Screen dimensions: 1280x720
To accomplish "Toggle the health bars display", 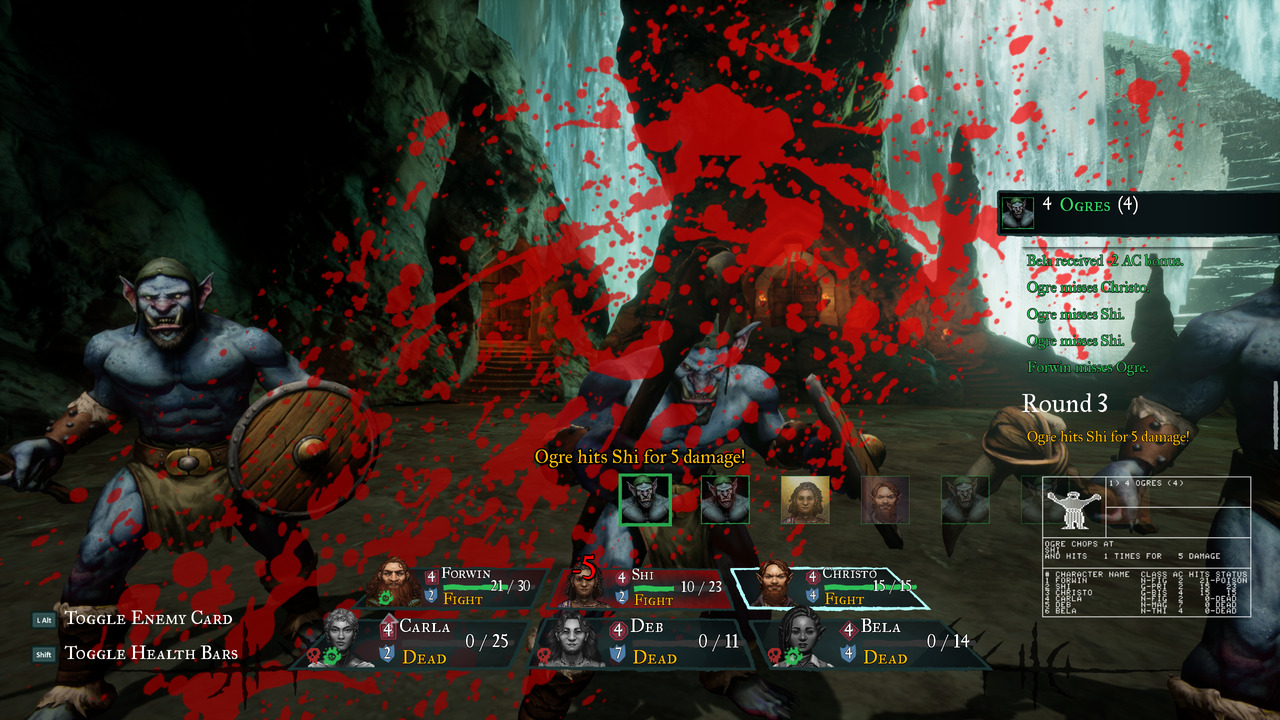I will click(x=151, y=654).
